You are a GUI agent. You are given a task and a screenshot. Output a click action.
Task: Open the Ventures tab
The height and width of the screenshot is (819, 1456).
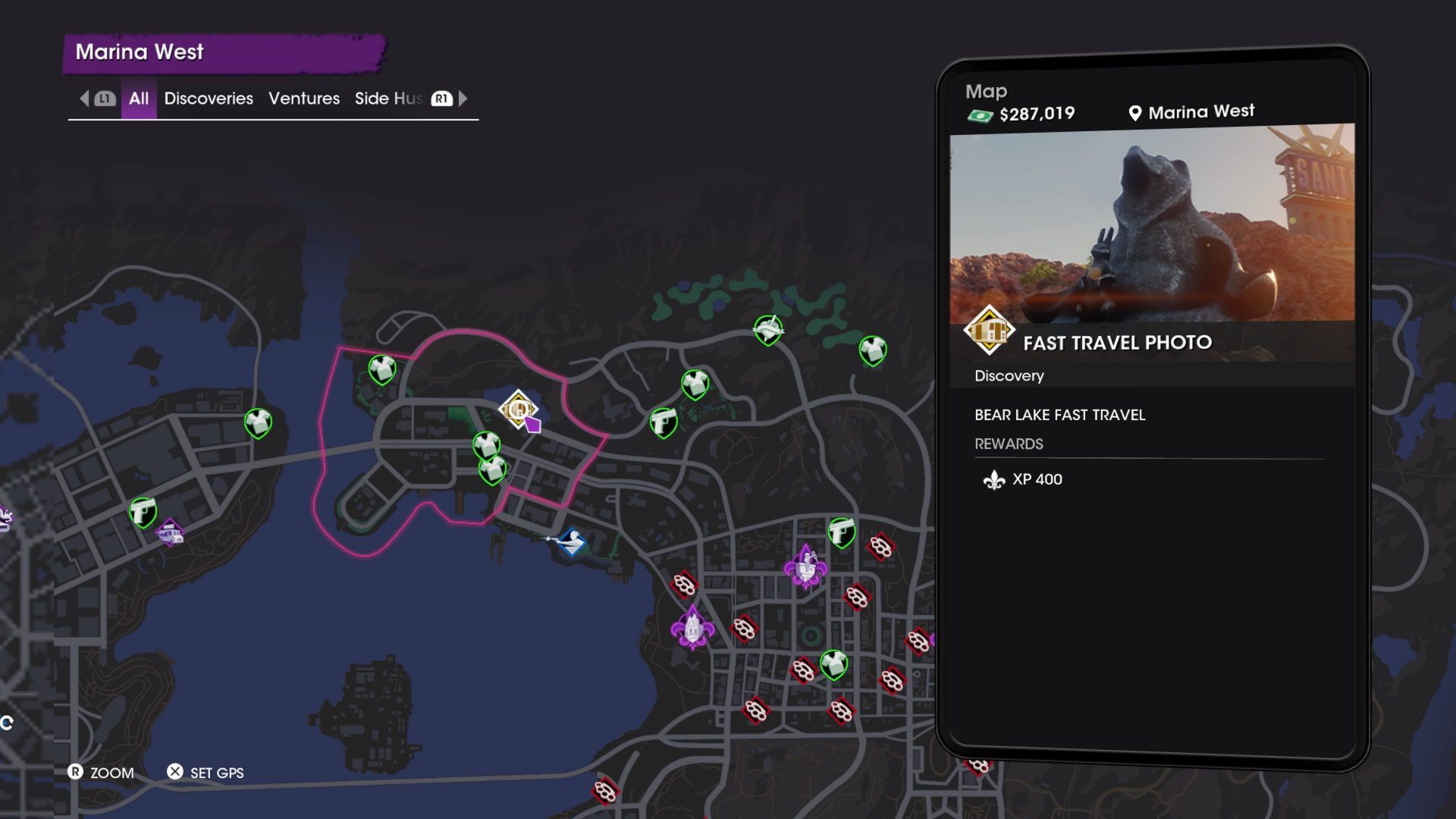point(303,99)
